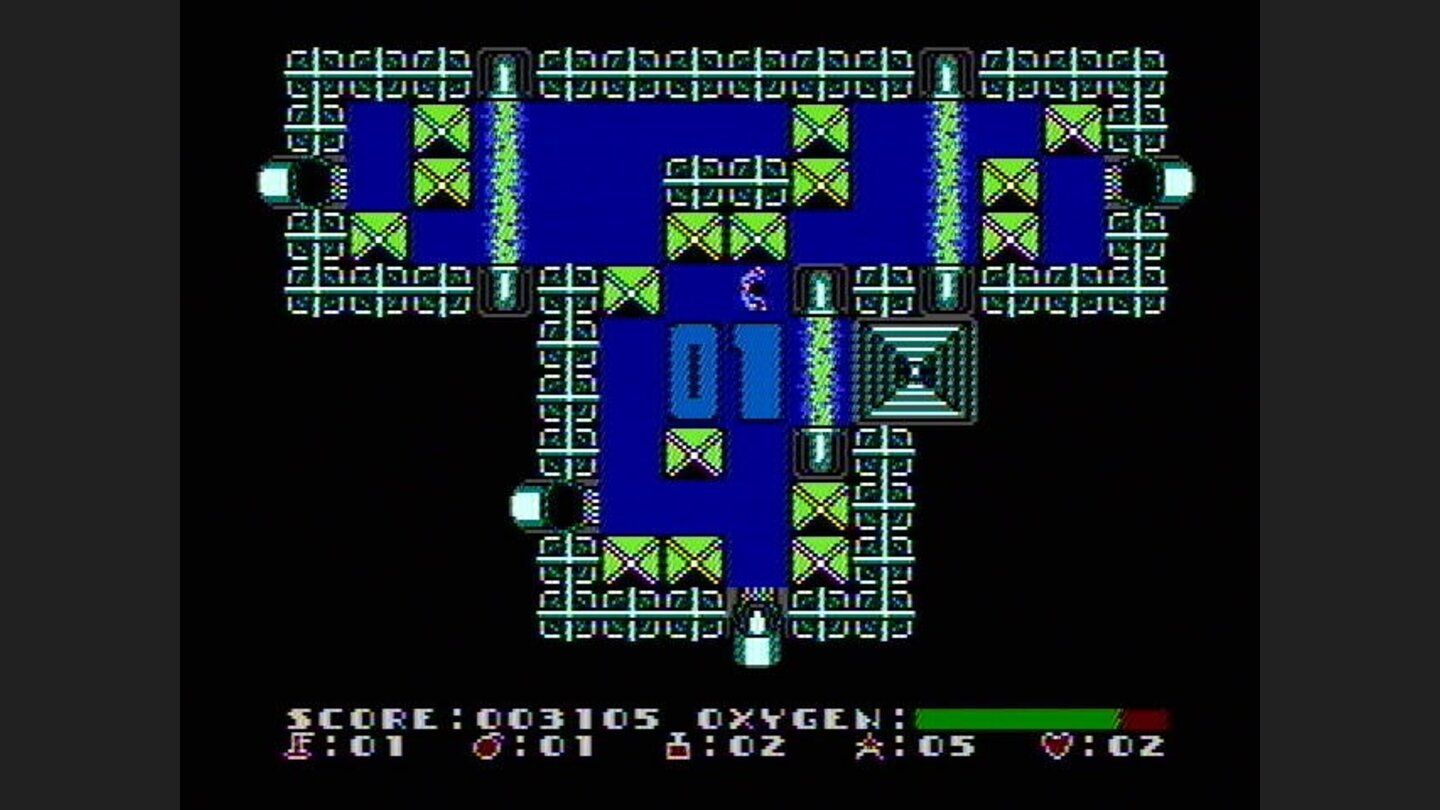Open the gate pillar above the level number
The image size is (1440, 810).
pos(822,292)
